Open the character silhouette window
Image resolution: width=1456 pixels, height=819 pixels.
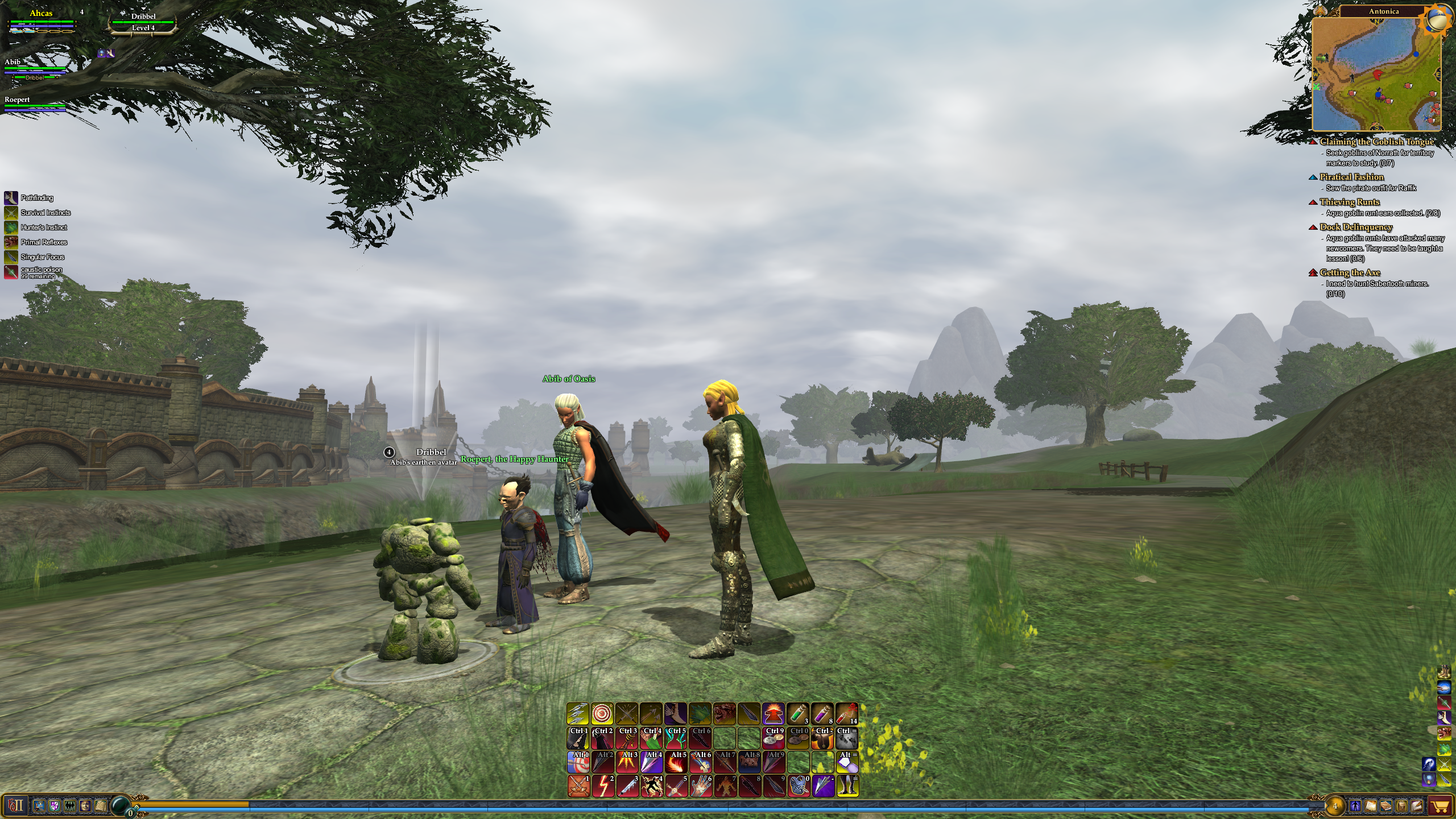click(1354, 806)
